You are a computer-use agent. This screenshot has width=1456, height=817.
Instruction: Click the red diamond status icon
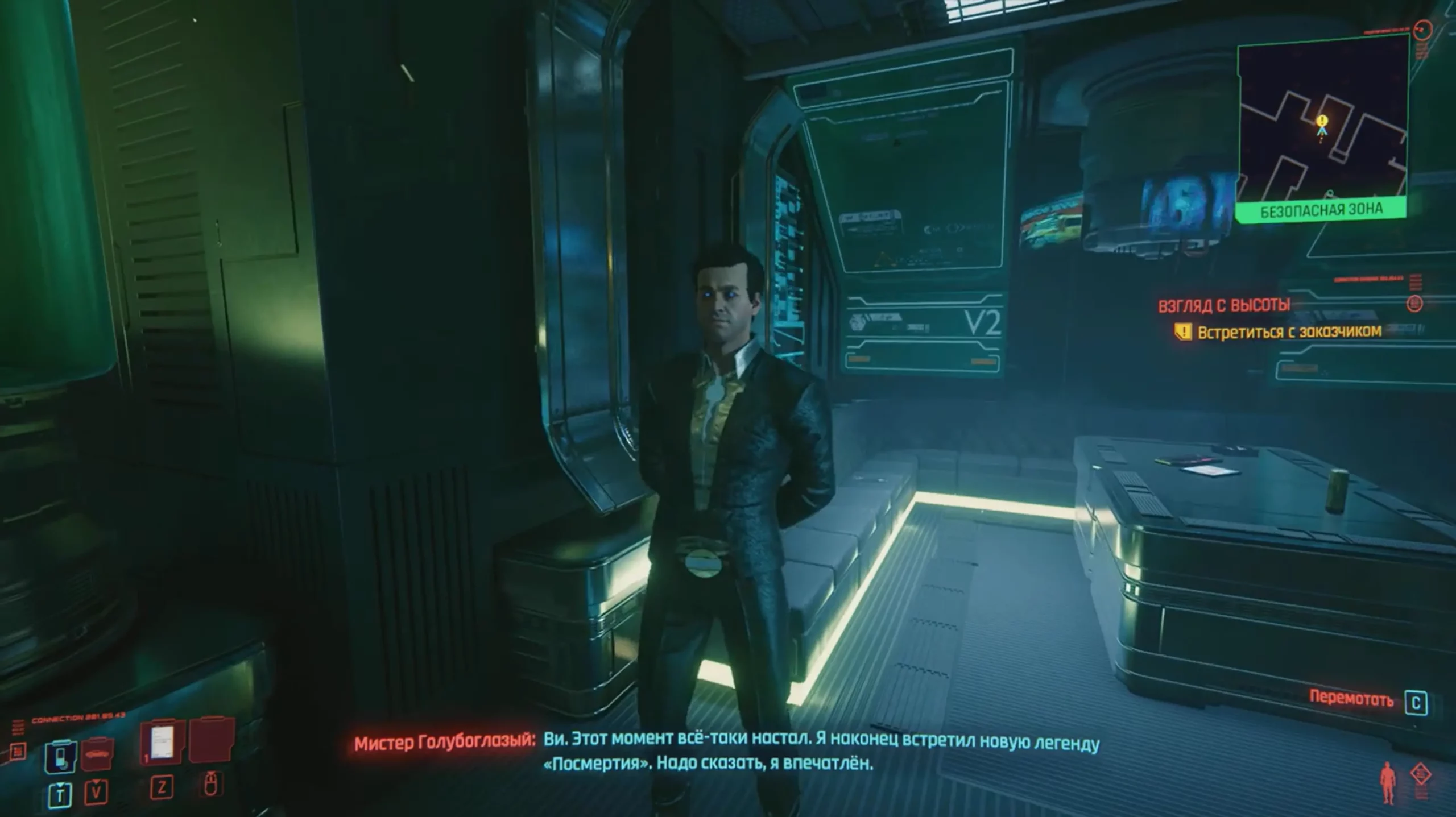1420,774
